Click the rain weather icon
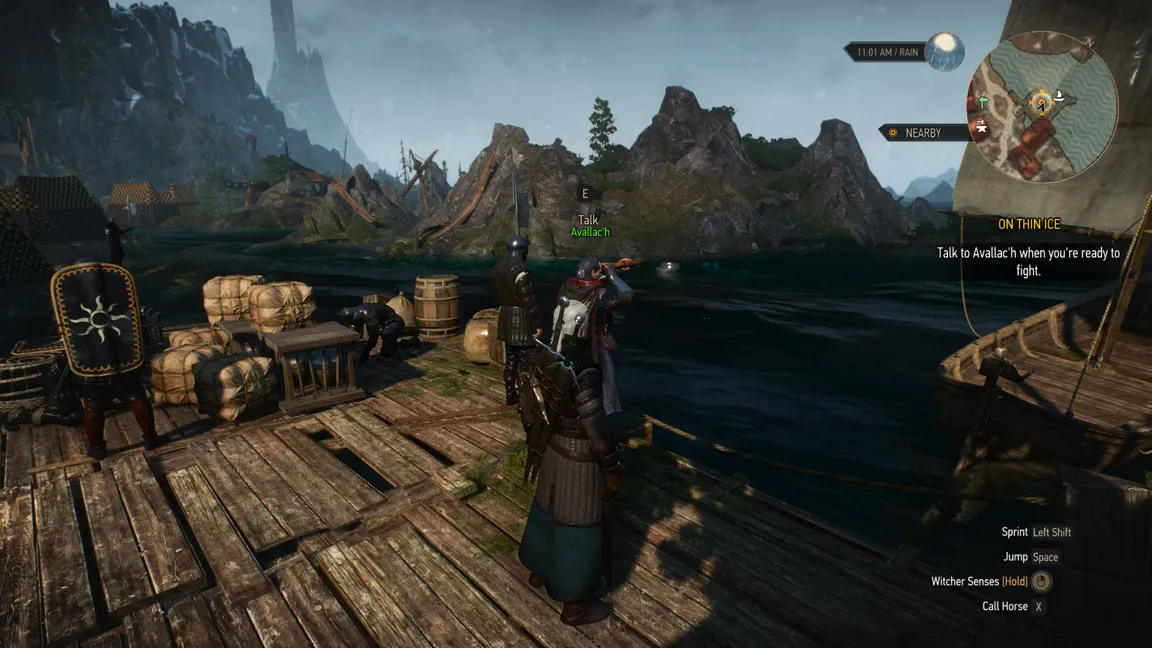This screenshot has height=648, width=1152. (x=944, y=50)
